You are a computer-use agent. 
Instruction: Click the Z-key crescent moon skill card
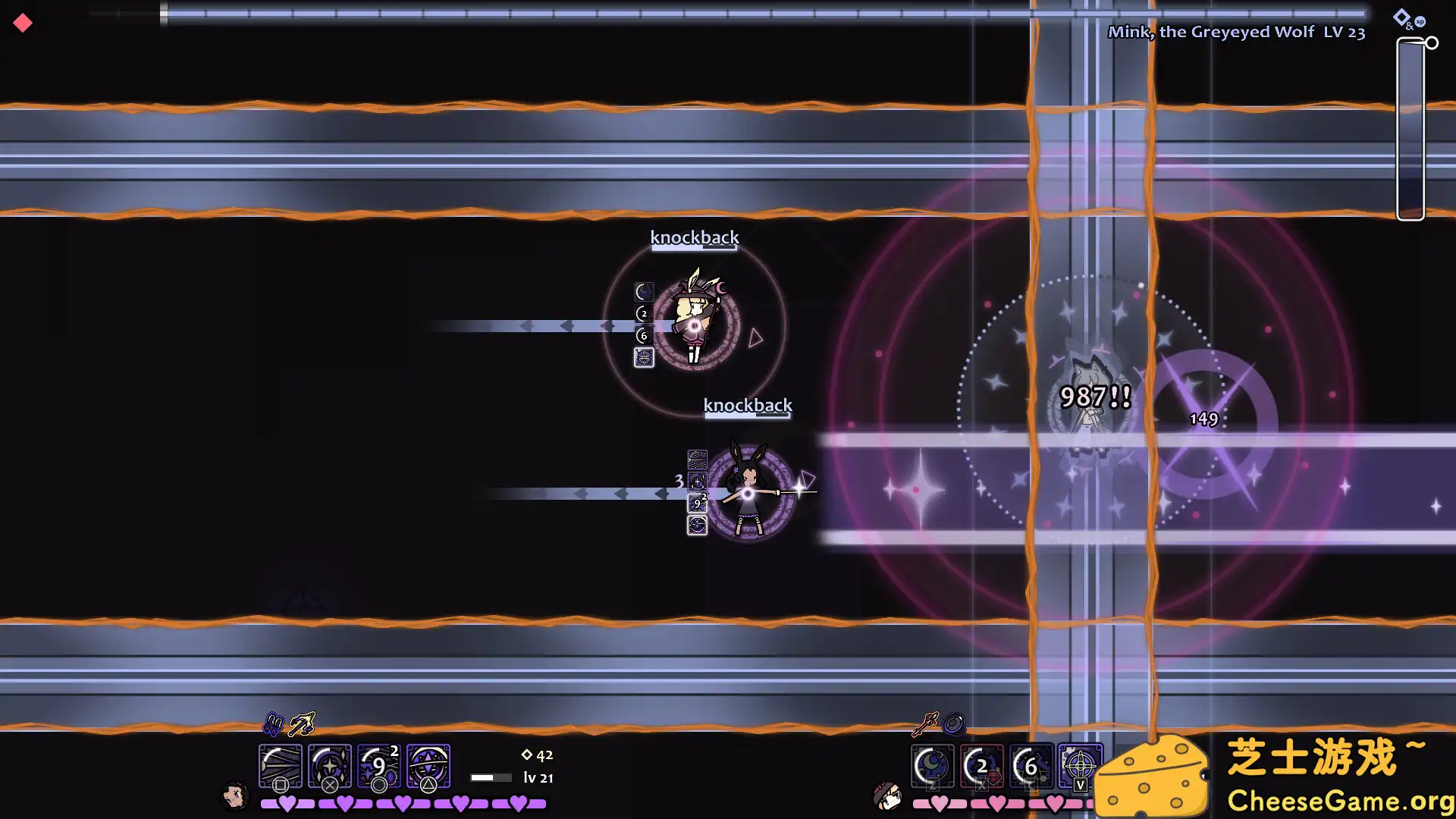(x=932, y=767)
